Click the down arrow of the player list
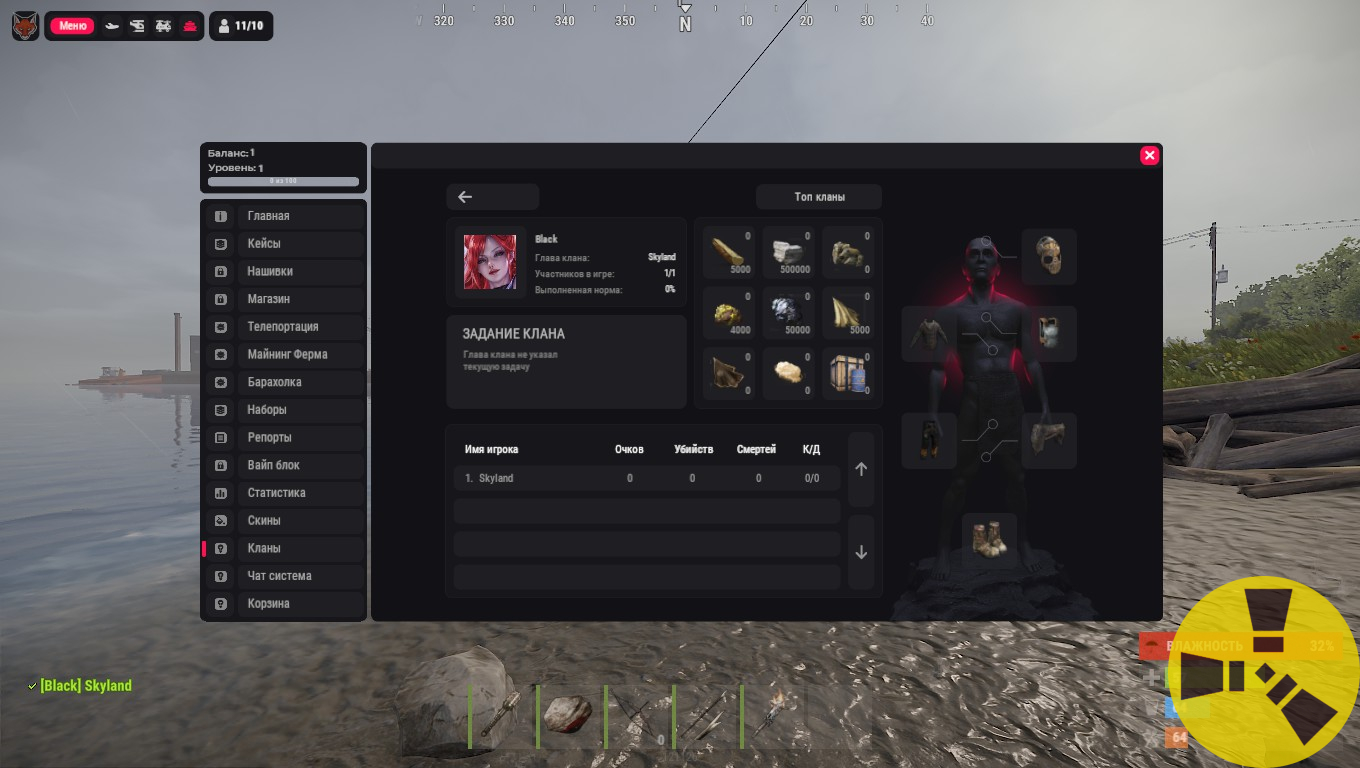This screenshot has height=768, width=1360. 861,553
